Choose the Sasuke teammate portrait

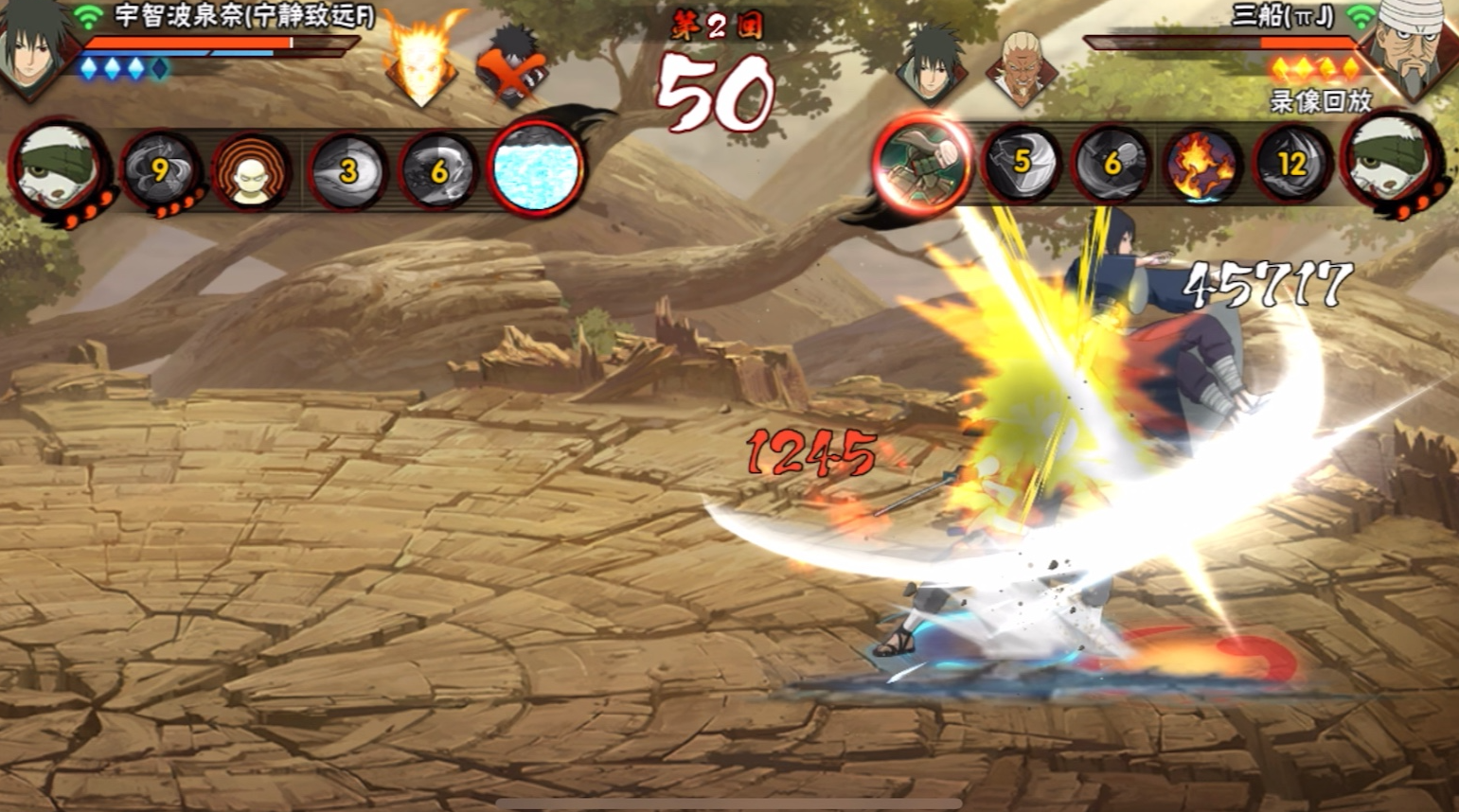click(x=934, y=63)
